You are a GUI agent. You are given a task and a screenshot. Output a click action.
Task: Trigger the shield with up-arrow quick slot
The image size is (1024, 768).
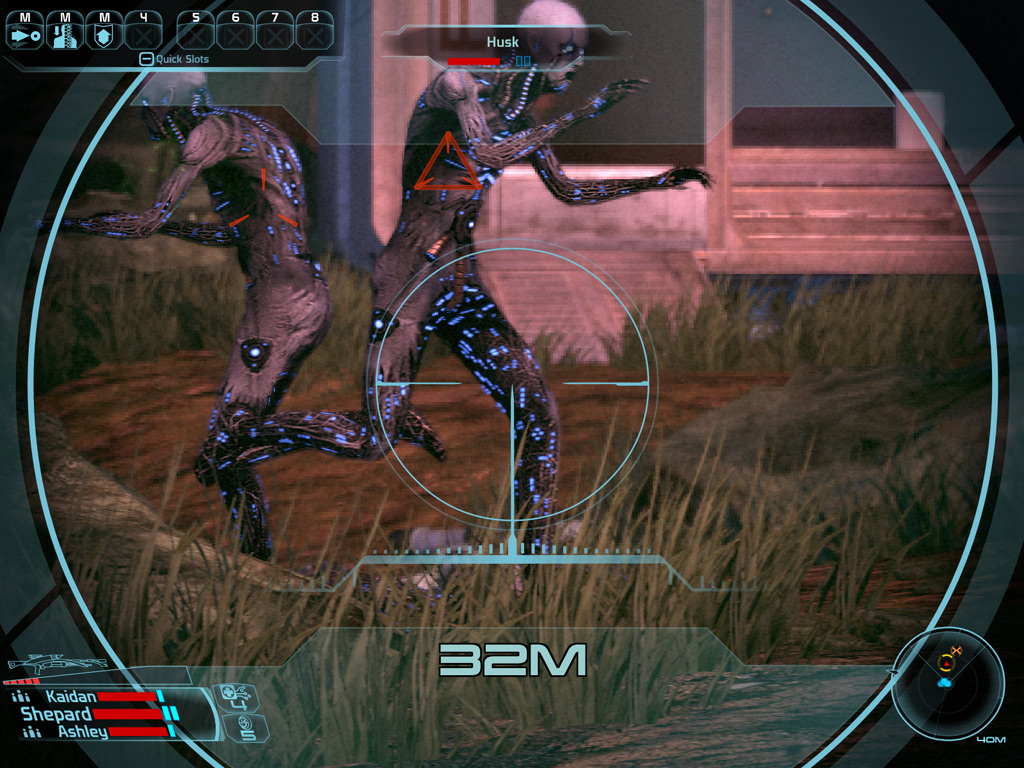coord(103,33)
